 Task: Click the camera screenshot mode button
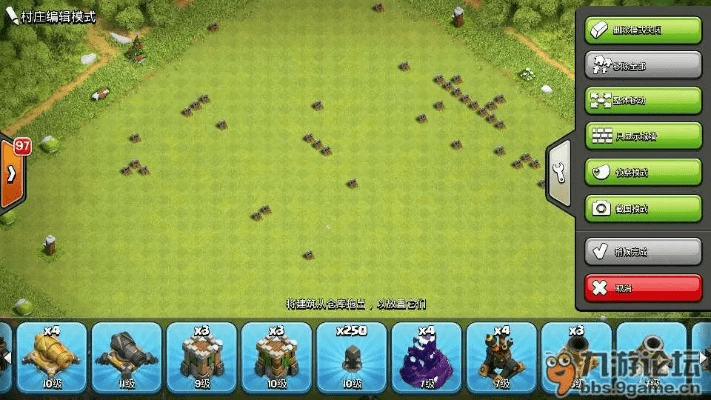tap(643, 208)
